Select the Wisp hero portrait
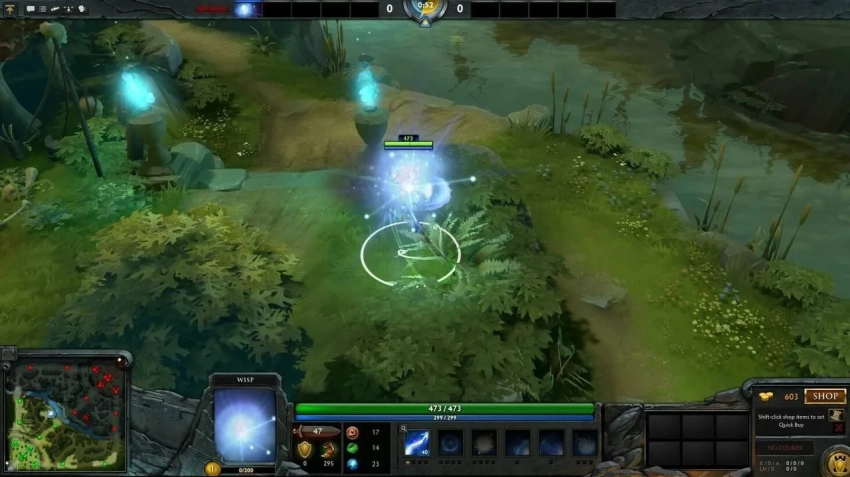The width and height of the screenshot is (850, 477). (244, 421)
